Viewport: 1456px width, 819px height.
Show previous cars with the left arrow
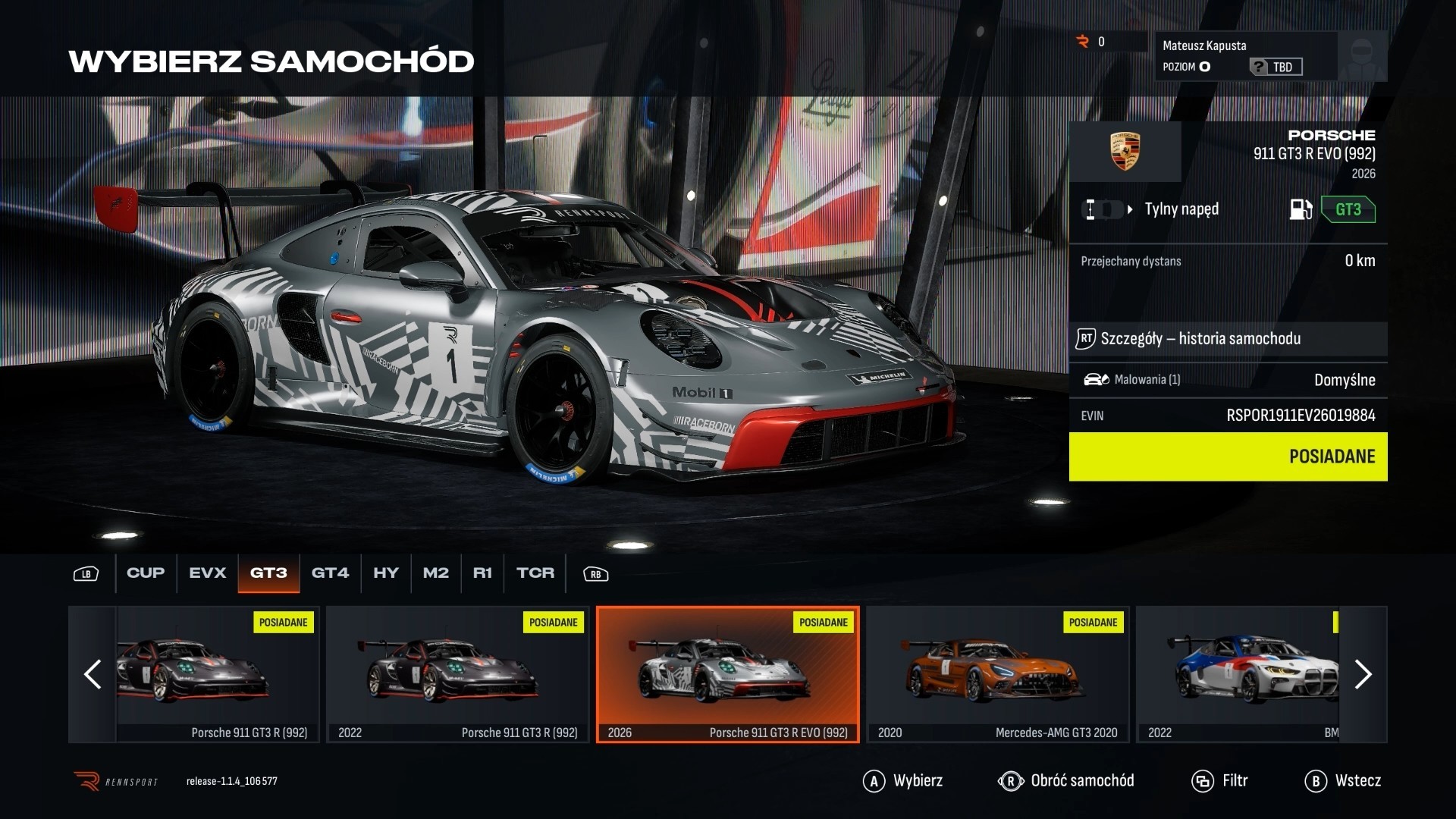pyautogui.click(x=93, y=674)
